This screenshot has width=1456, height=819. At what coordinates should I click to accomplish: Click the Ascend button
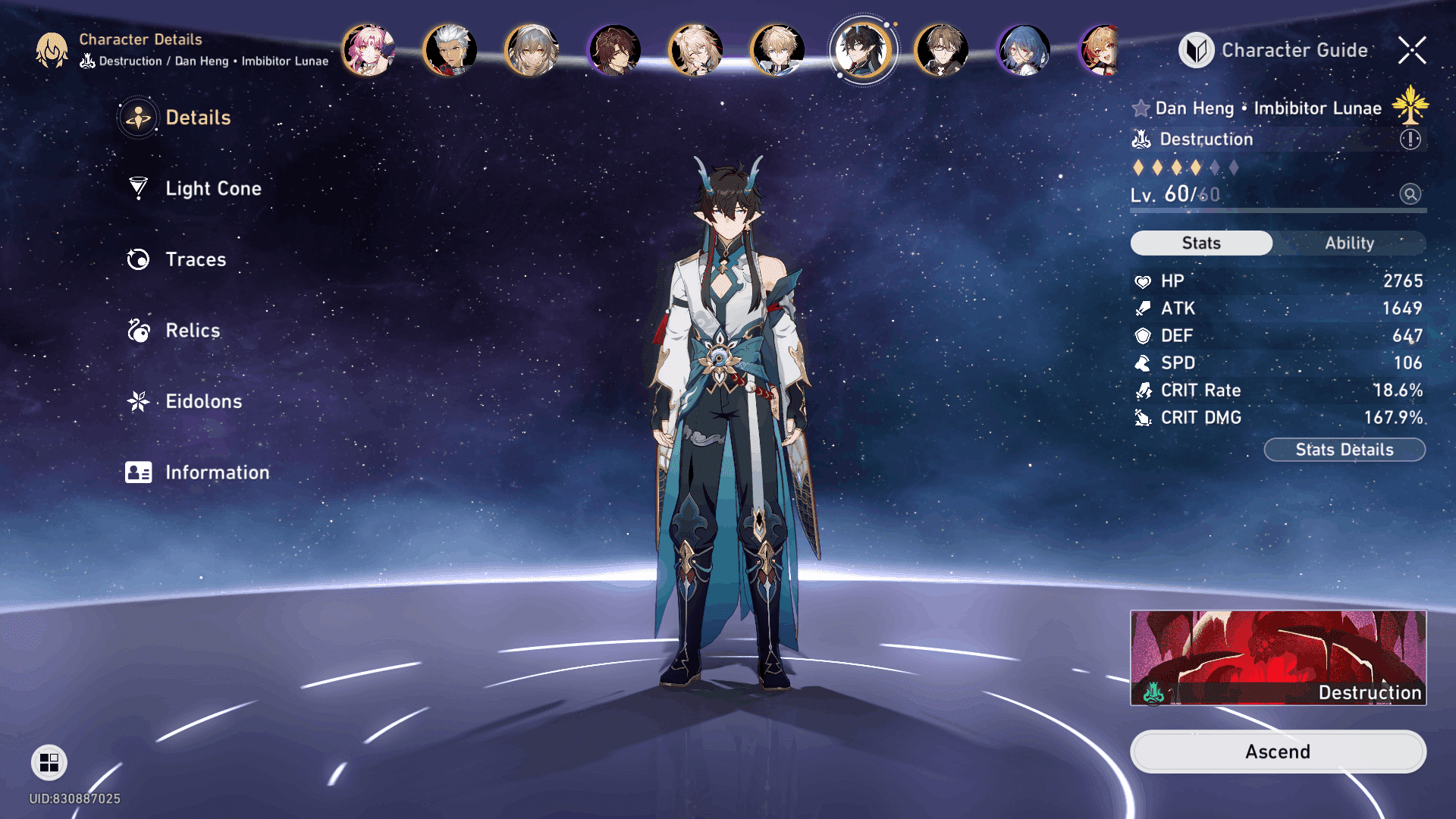tap(1278, 752)
